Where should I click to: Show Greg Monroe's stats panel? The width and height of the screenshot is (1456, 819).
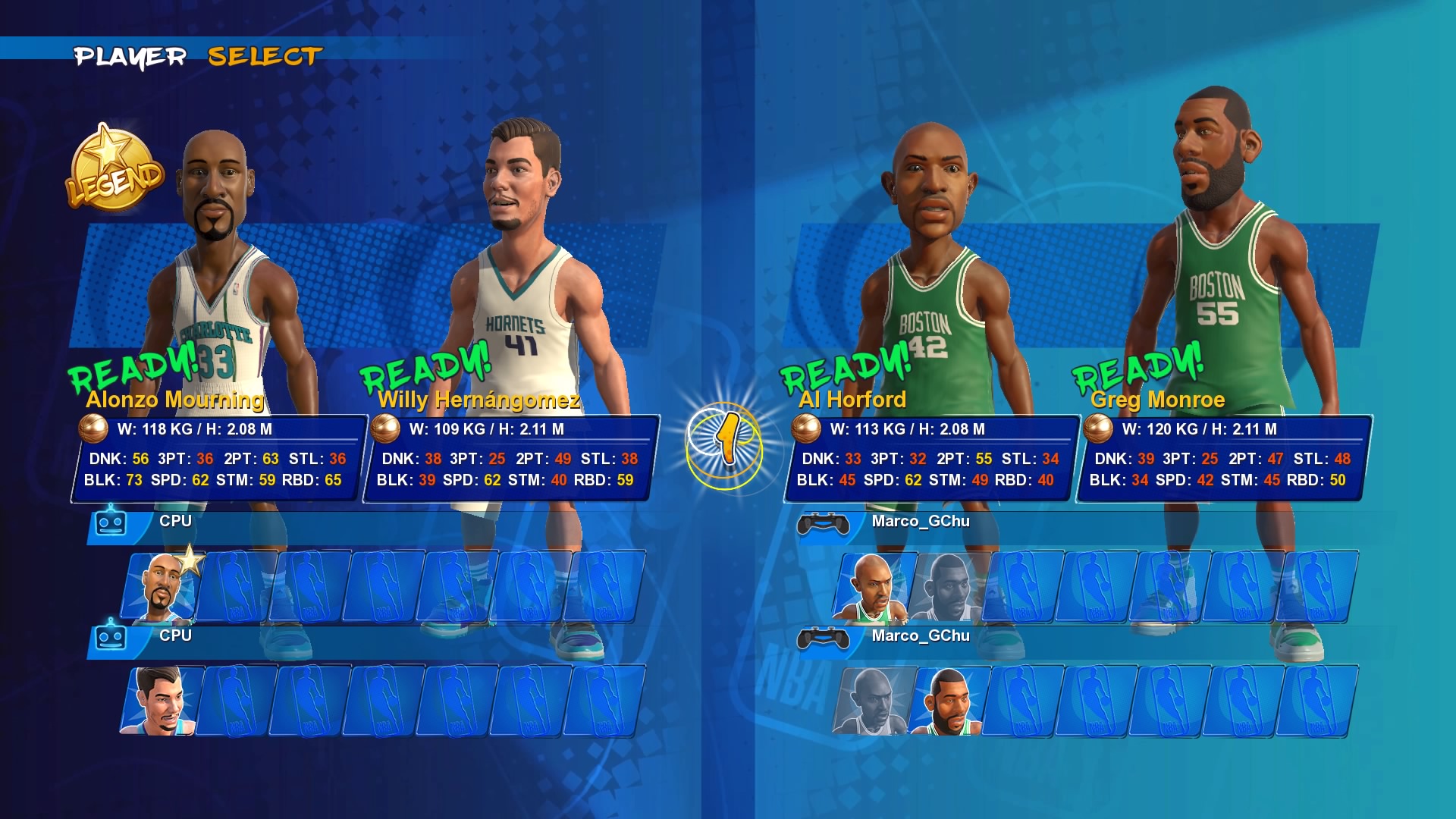pyautogui.click(x=1221, y=458)
